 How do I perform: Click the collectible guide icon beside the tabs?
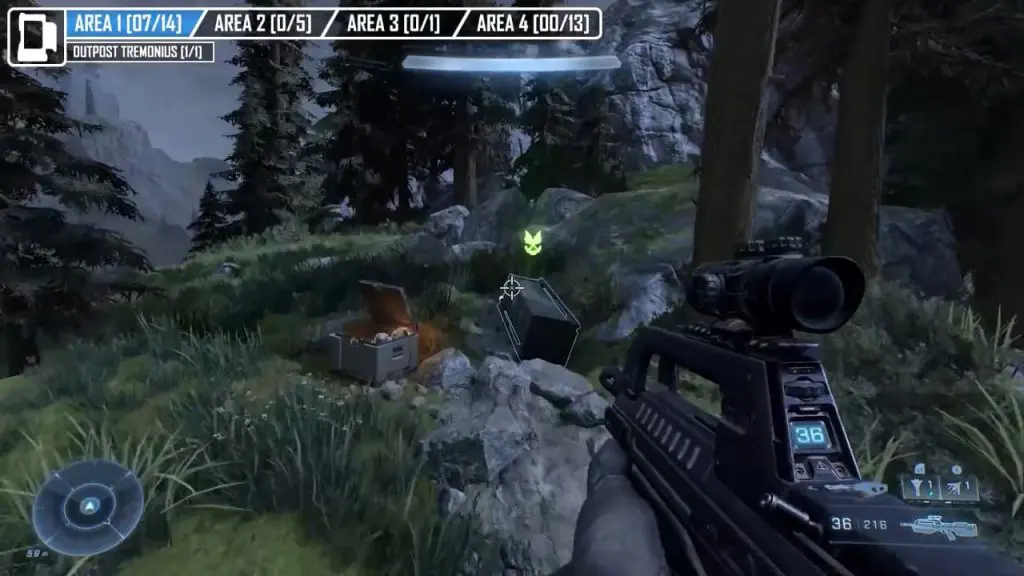(x=36, y=37)
